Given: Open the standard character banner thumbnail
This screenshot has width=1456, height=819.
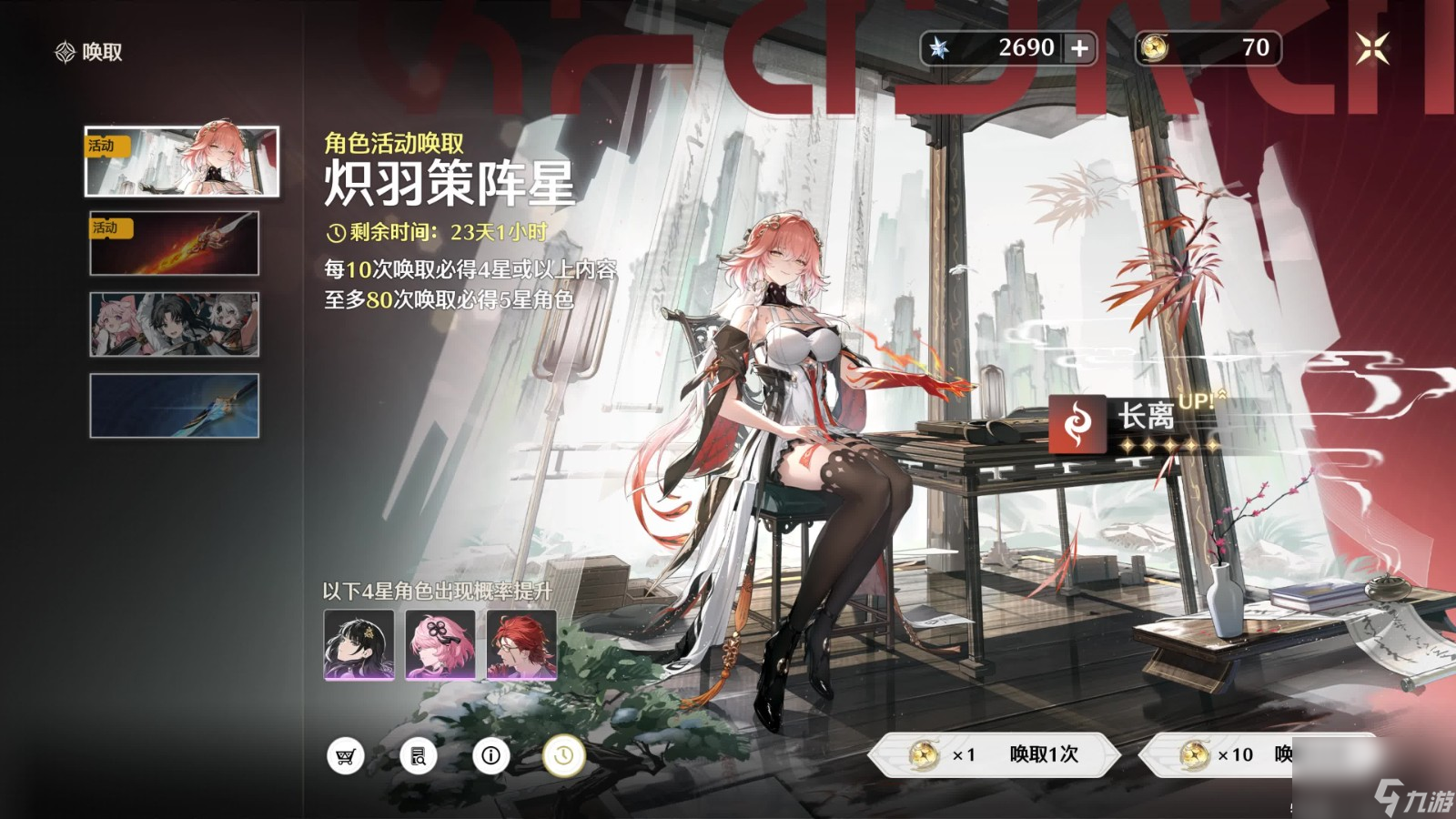Looking at the screenshot, I should coord(175,324).
